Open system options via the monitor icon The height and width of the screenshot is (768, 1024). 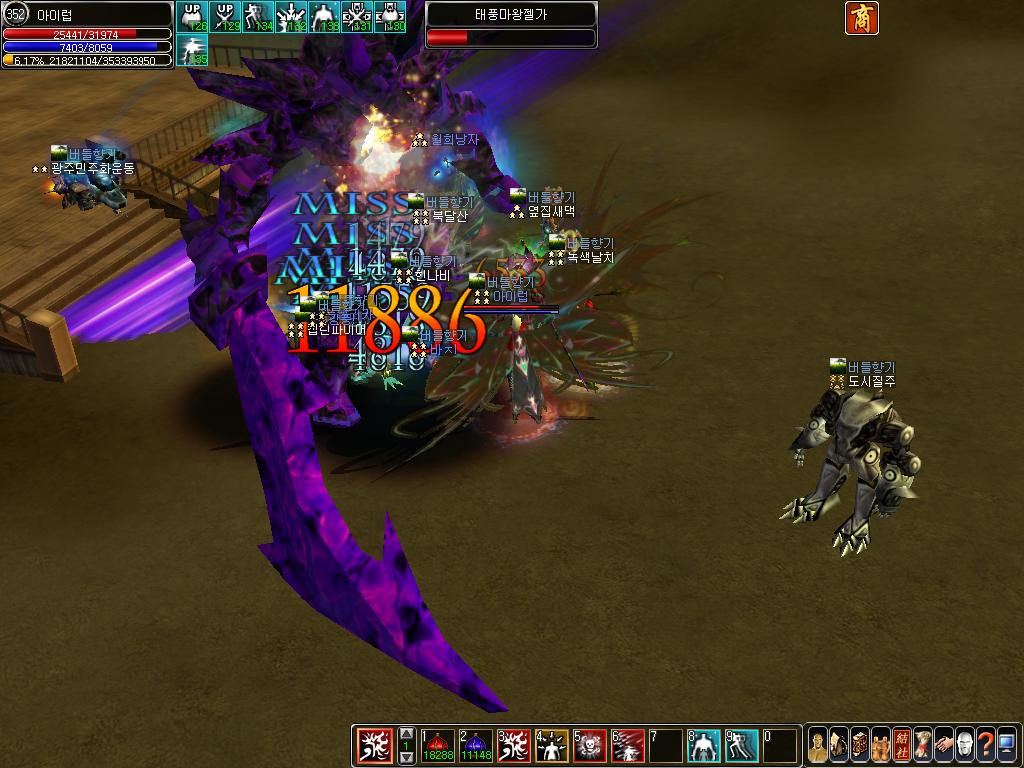pyautogui.click(x=1007, y=746)
